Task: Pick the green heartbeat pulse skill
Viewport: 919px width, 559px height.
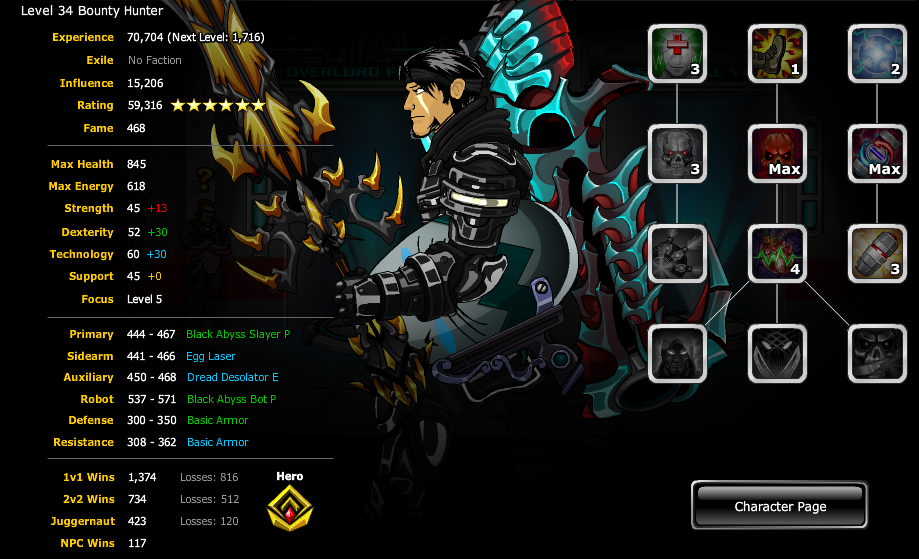Action: pyautogui.click(x=777, y=253)
